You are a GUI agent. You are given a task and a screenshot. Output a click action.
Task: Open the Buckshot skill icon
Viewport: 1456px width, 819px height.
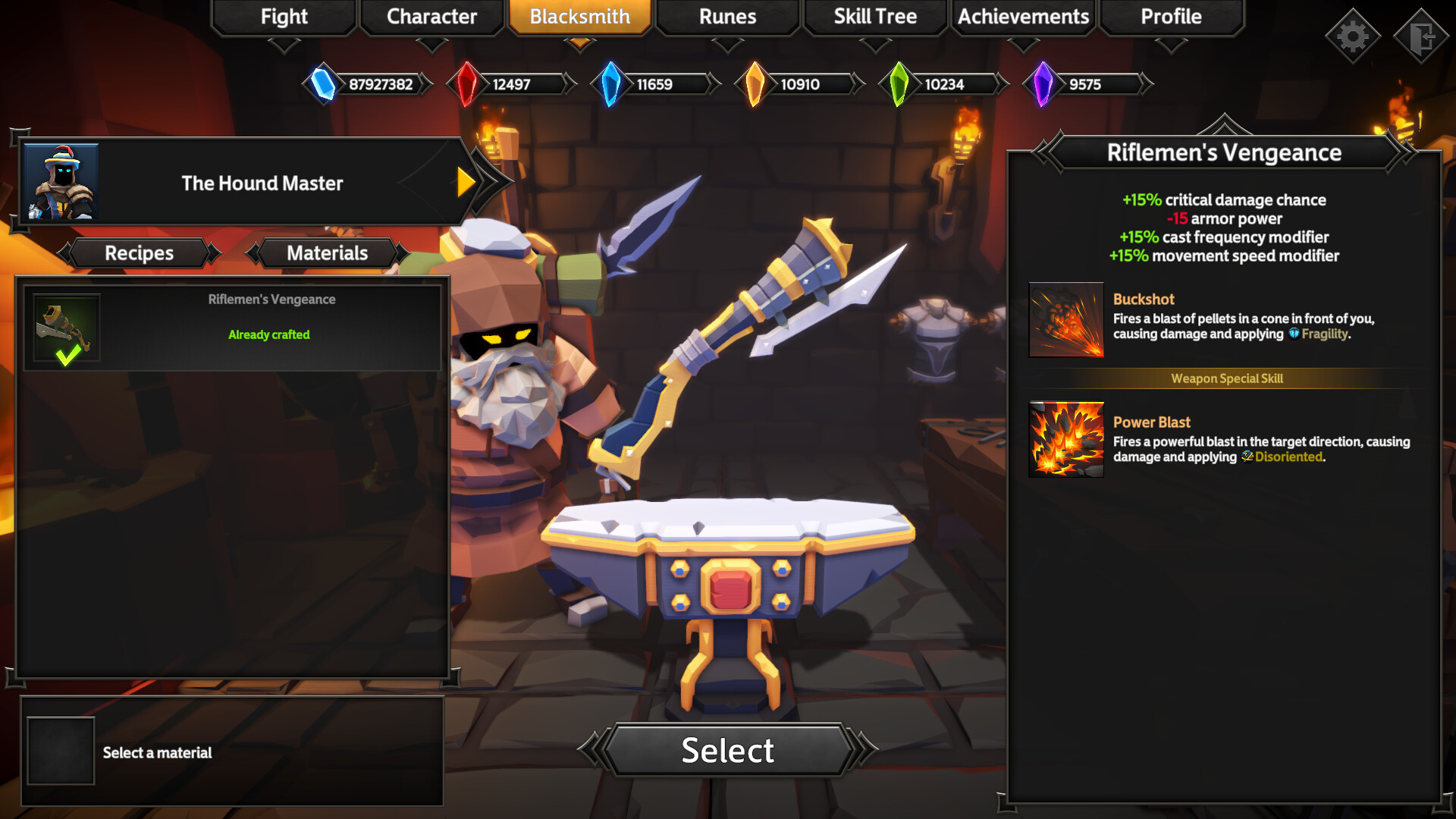1065,319
